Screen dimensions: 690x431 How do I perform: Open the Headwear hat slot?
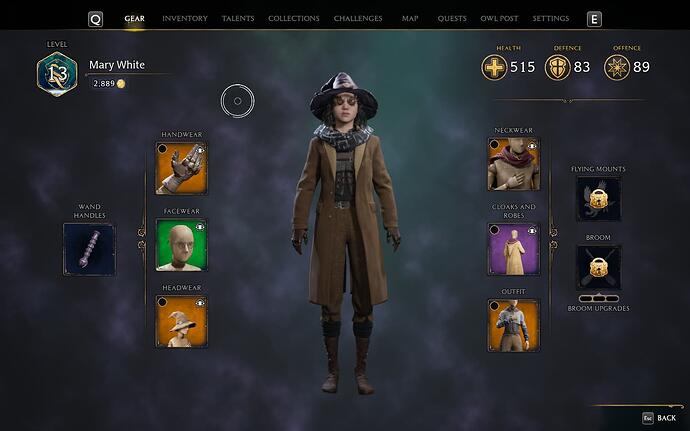(182, 322)
